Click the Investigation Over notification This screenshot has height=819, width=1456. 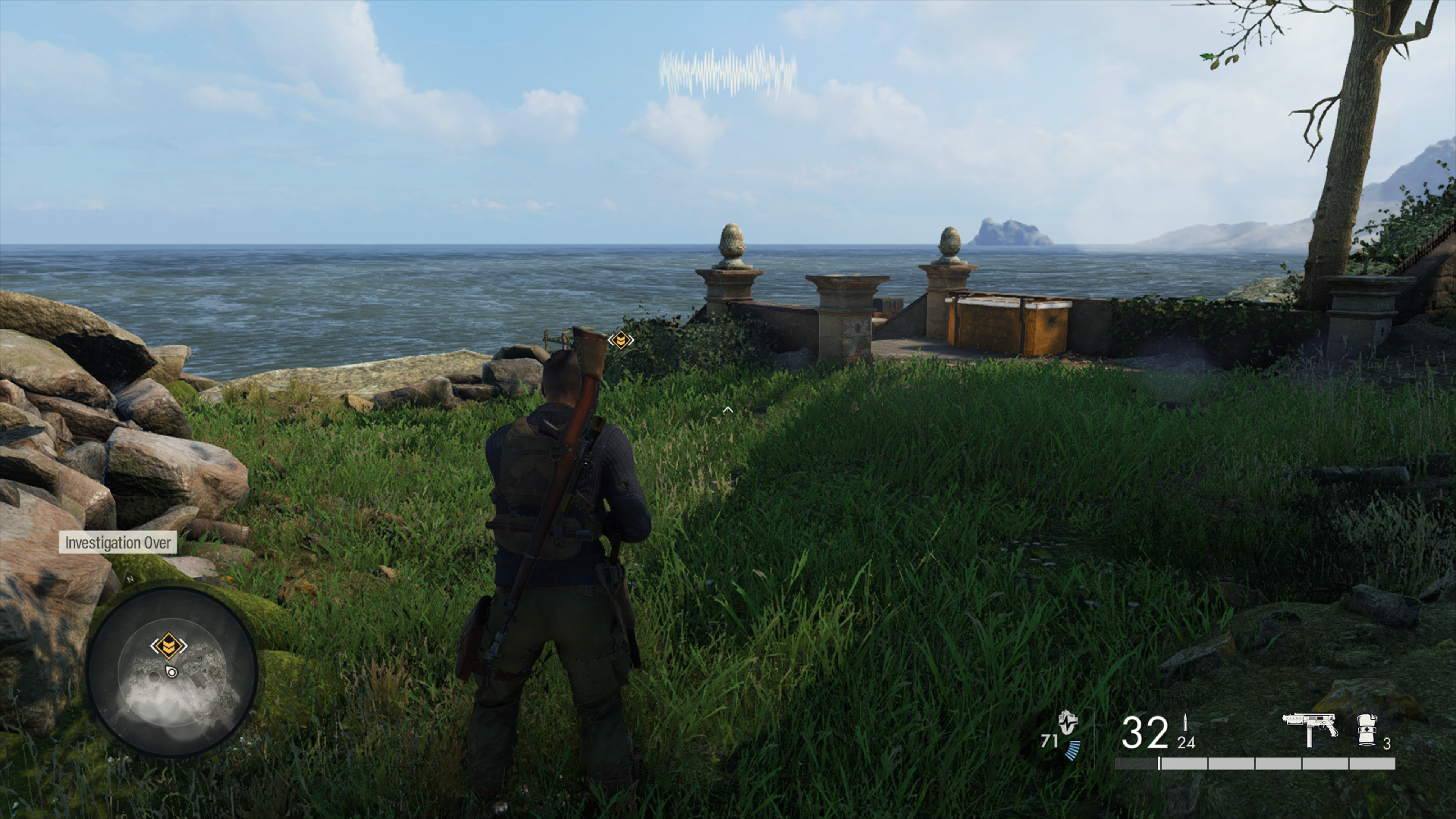click(118, 543)
